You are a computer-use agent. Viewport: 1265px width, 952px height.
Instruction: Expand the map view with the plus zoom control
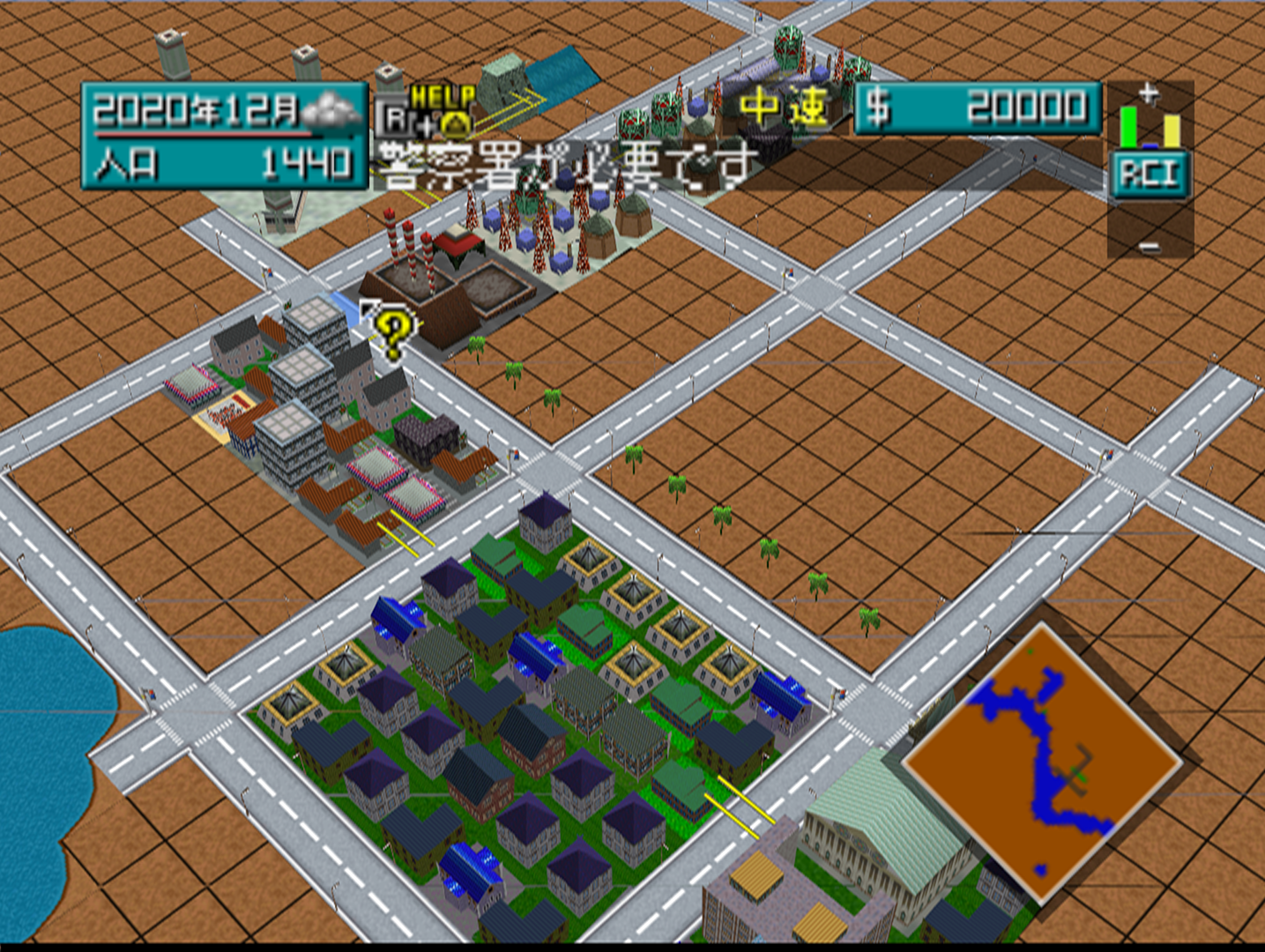[1148, 92]
